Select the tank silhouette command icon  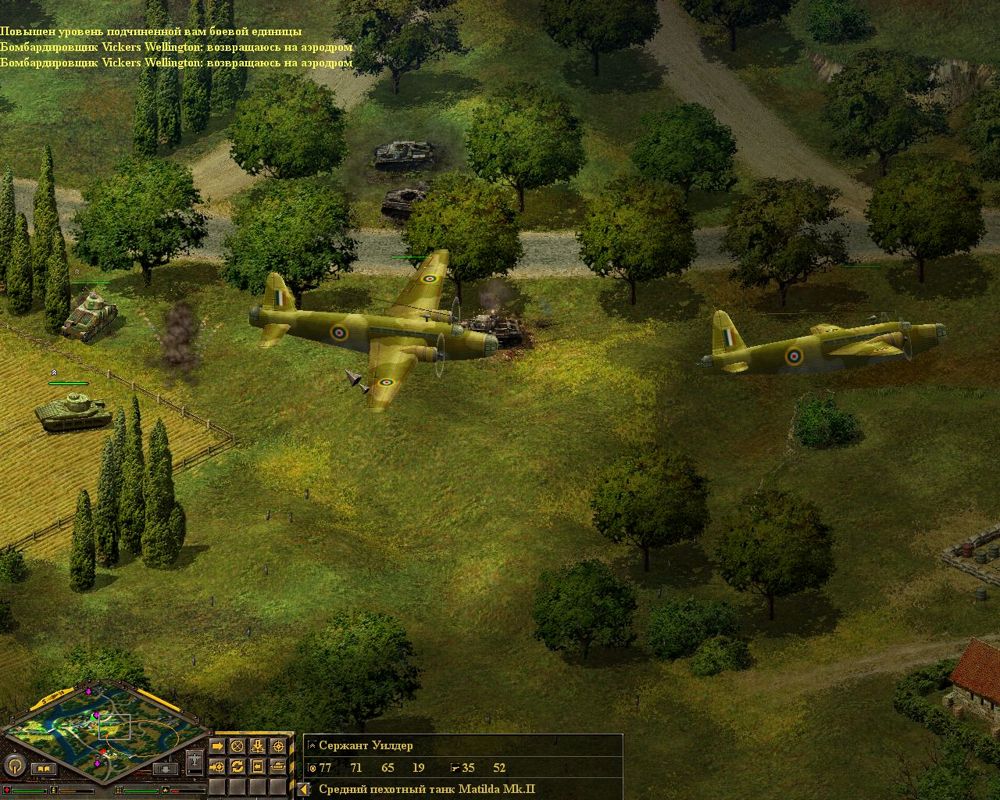[278, 766]
